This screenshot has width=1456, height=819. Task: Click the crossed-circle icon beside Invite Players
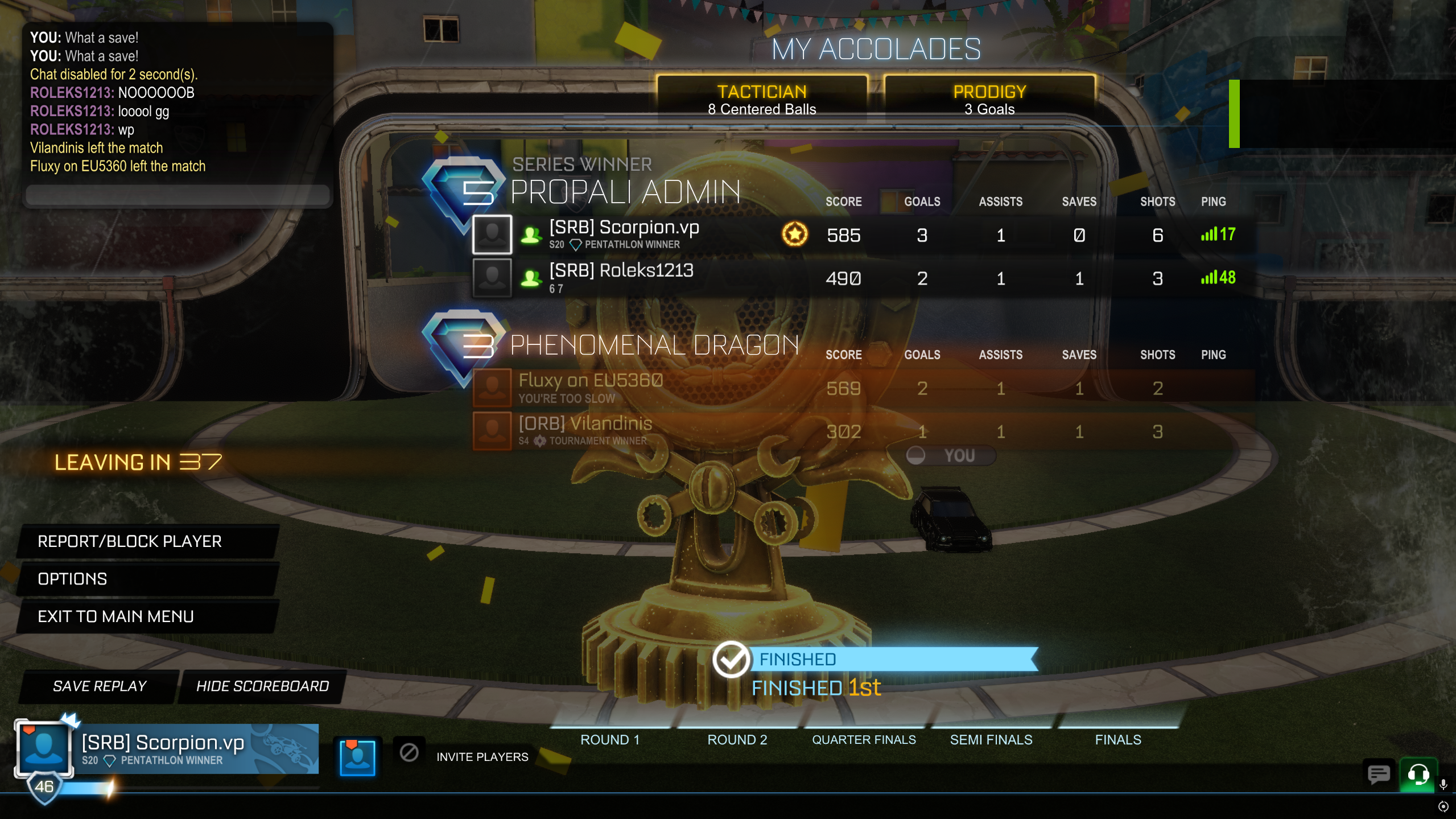pyautogui.click(x=409, y=752)
